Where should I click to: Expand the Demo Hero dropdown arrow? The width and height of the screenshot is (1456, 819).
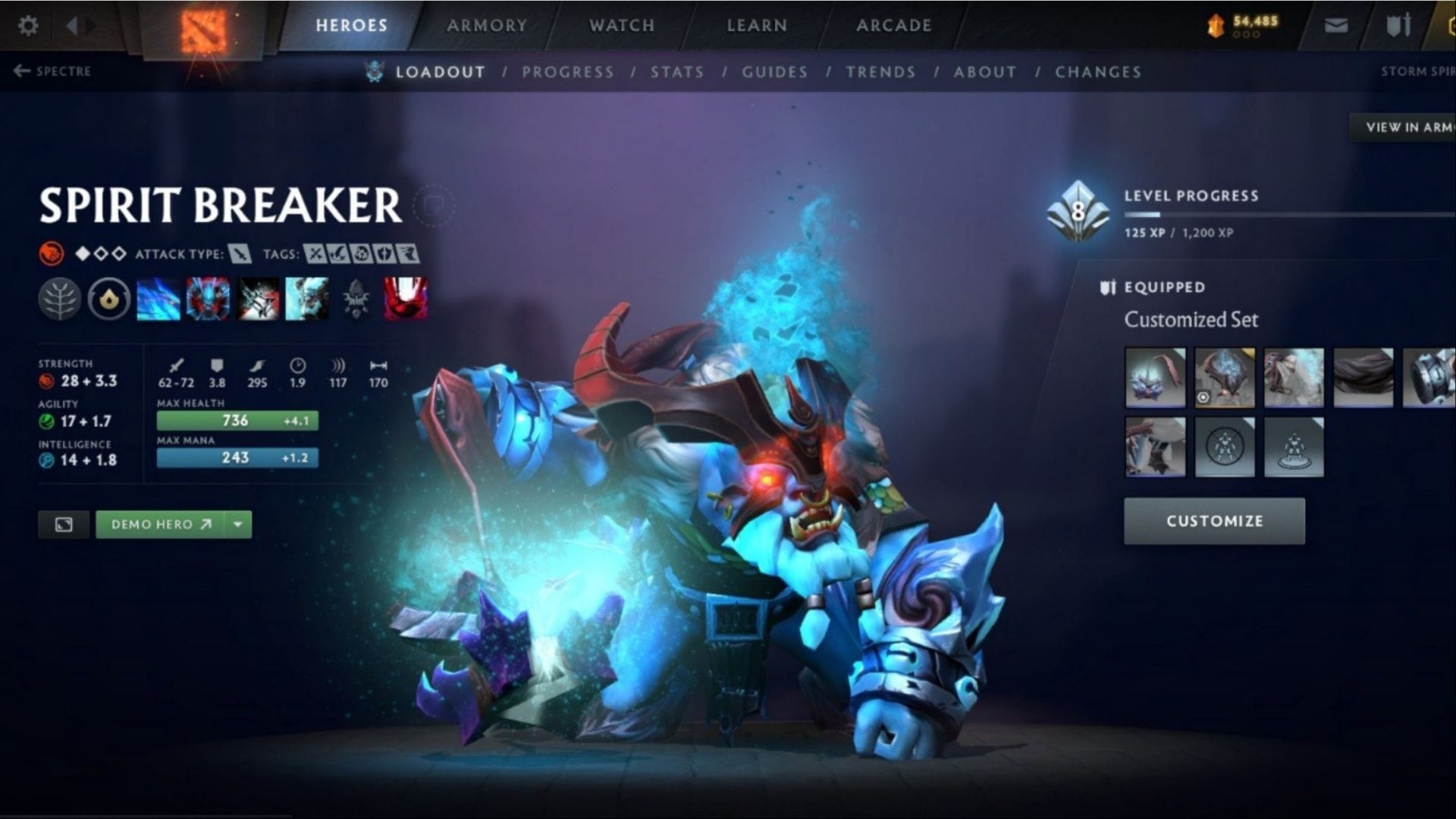click(238, 524)
